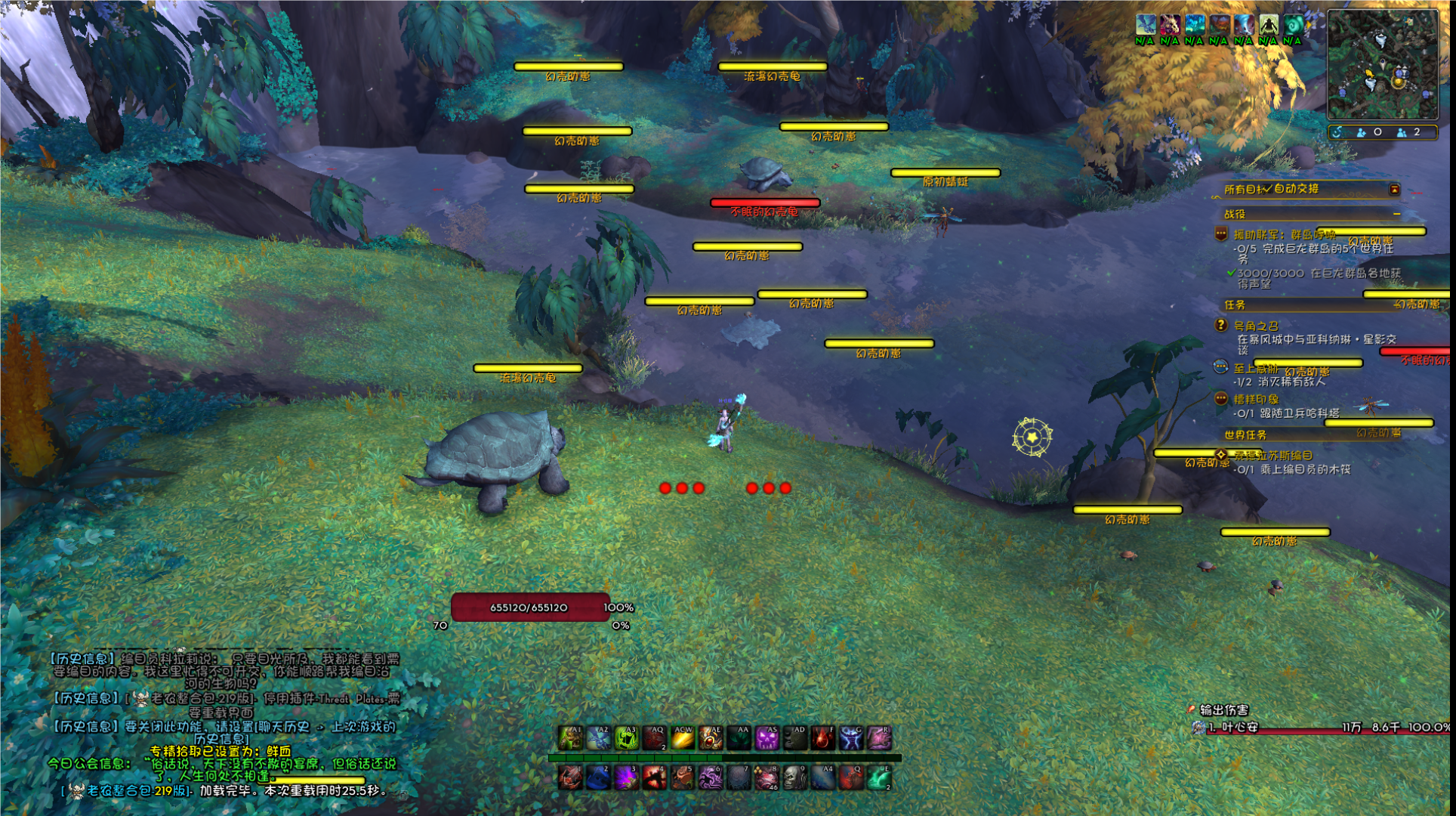The height and width of the screenshot is (816, 1456).
Task: Activate the blue lightning figure ability
Action: [851, 738]
